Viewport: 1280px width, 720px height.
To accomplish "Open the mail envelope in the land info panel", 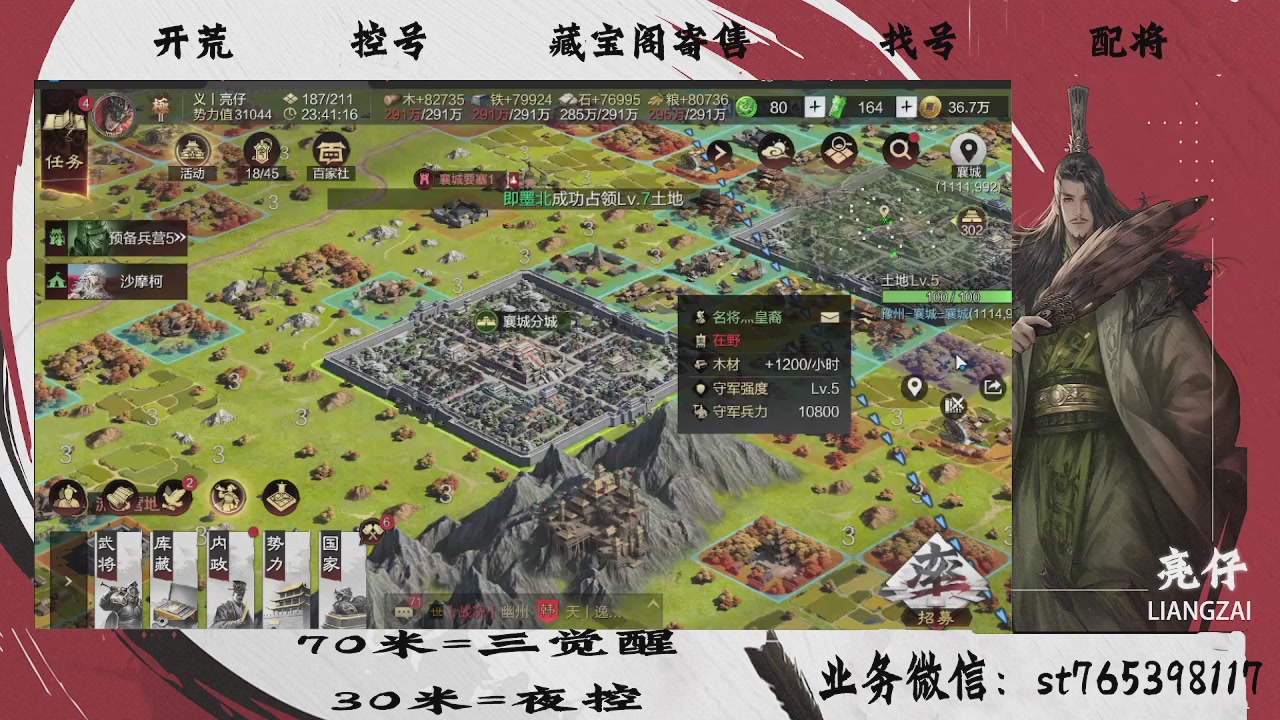I will click(832, 319).
